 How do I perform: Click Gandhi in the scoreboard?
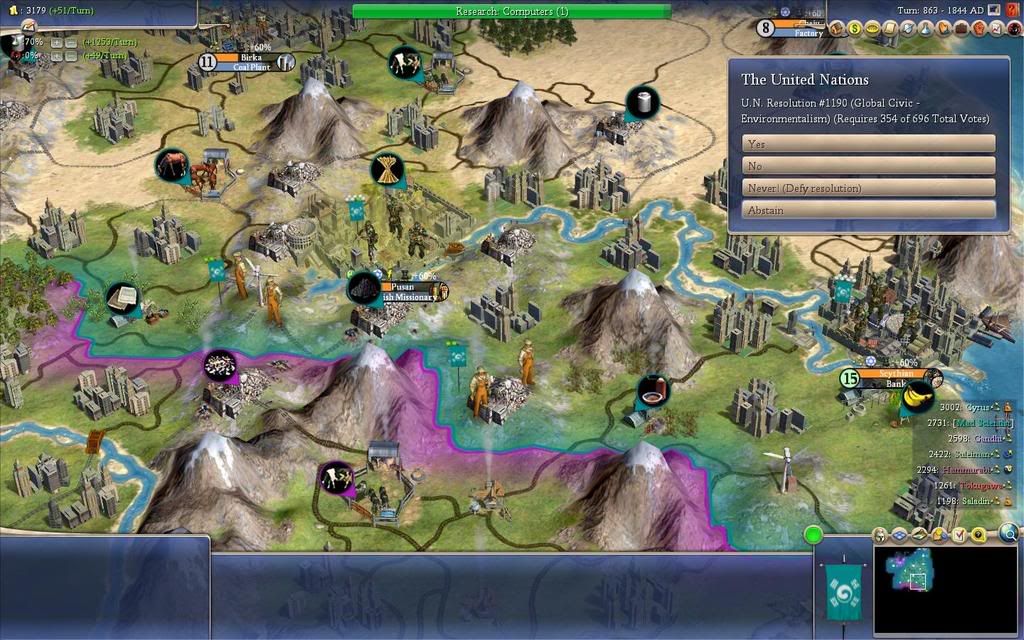click(968, 438)
